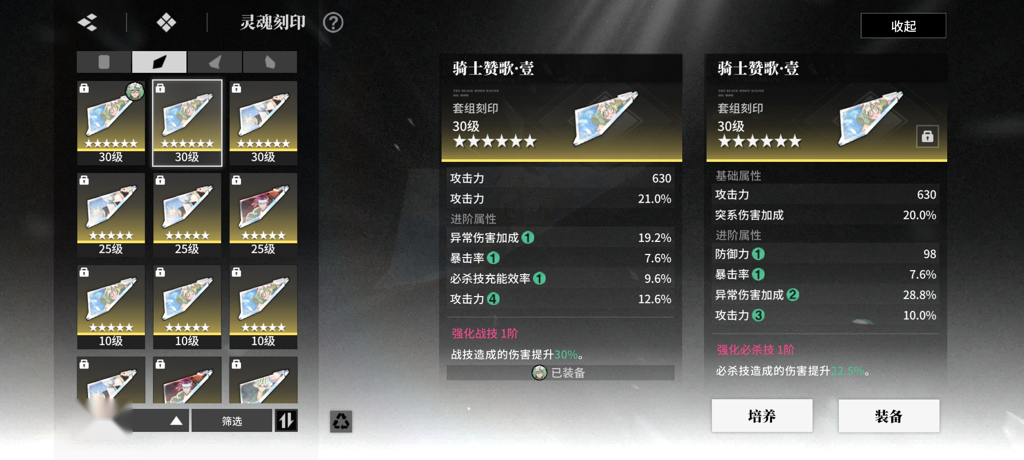Toggle lock on the right imprint panel

point(927,137)
